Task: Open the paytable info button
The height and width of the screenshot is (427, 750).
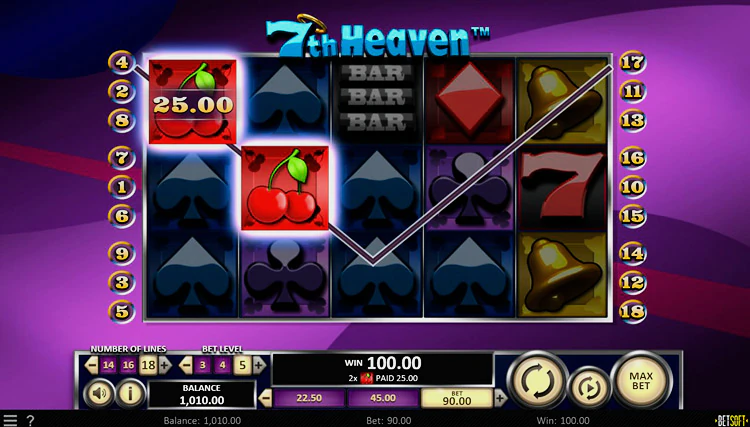Action: pos(130,393)
